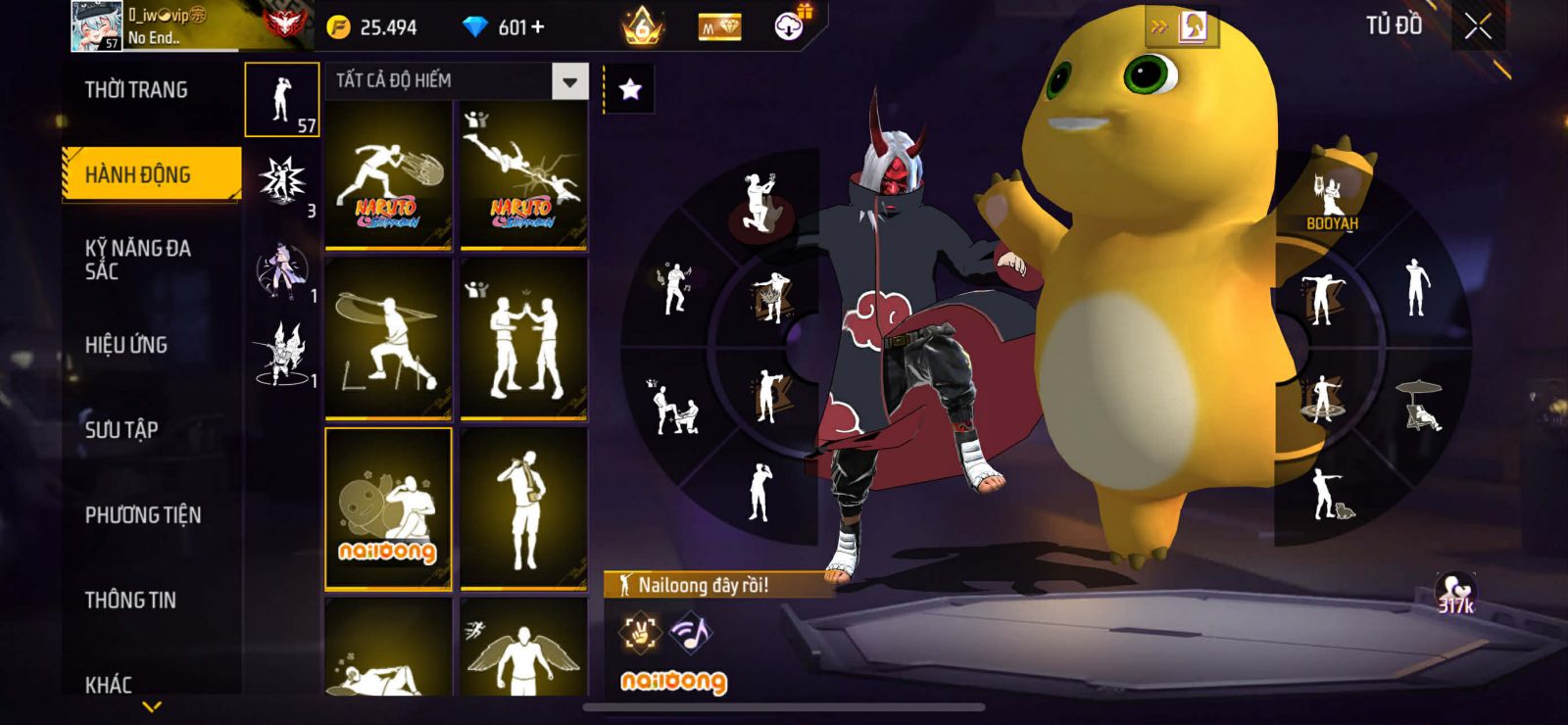Open the Hiệu Ứng category
The image size is (1568, 725).
[x=126, y=345]
